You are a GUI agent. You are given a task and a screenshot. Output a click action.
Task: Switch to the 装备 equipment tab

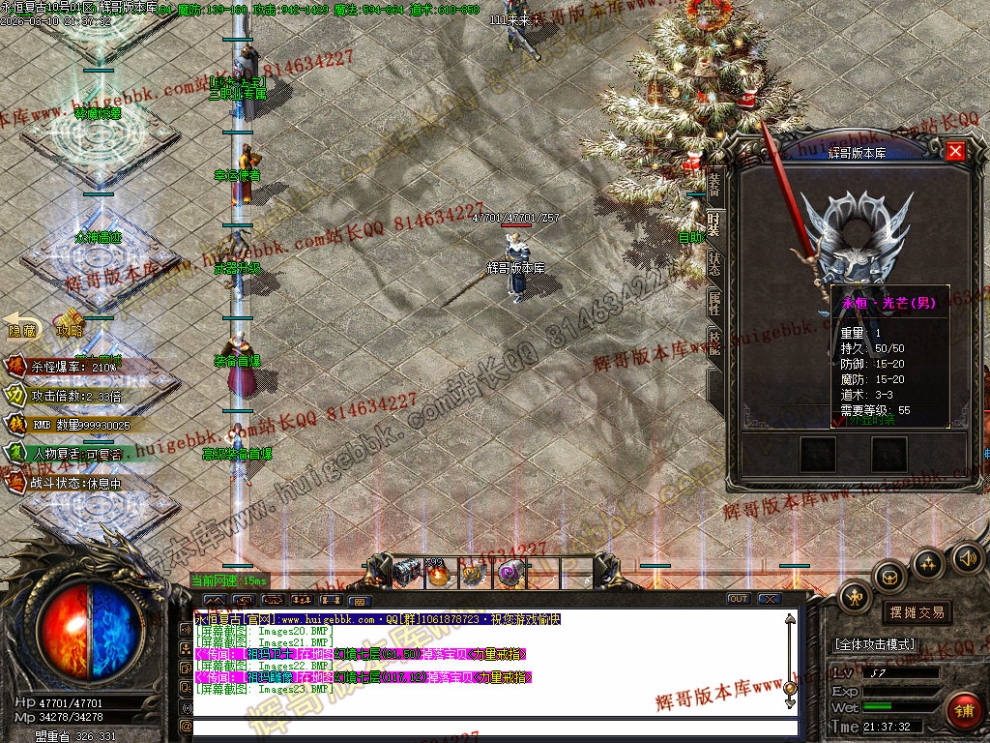tap(715, 183)
